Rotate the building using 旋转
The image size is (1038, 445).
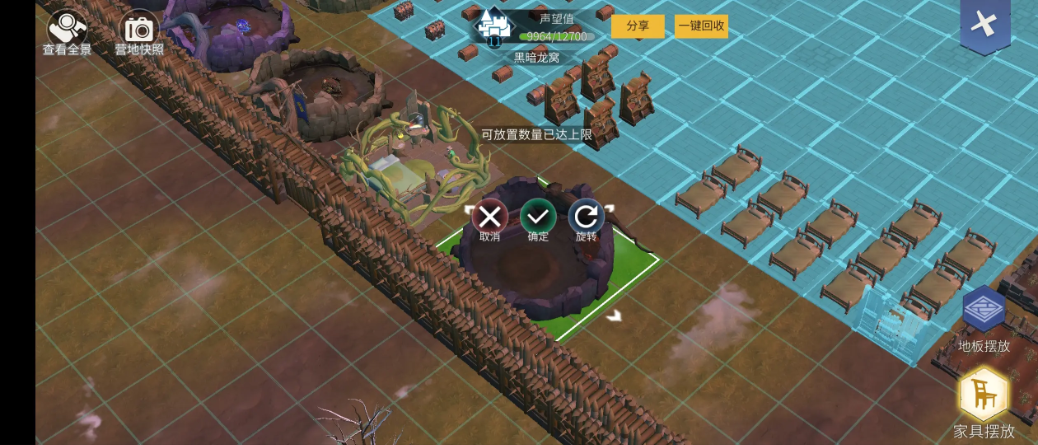[586, 217]
